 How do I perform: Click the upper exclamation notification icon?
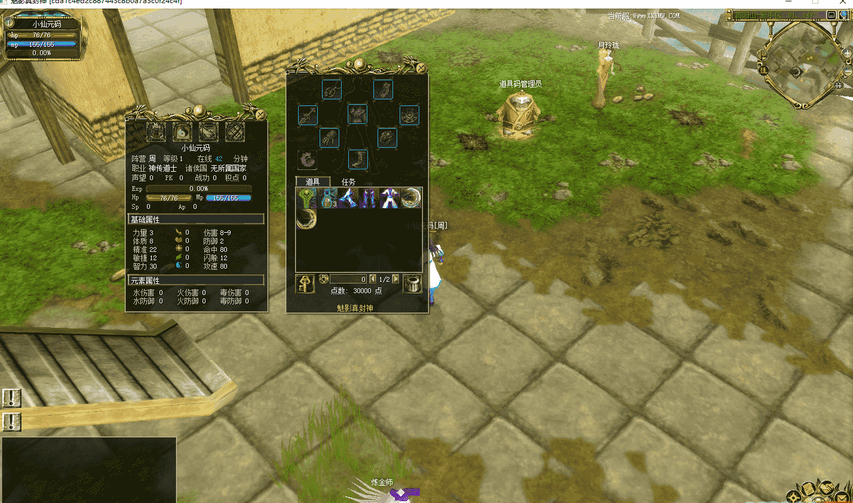[x=11, y=397]
